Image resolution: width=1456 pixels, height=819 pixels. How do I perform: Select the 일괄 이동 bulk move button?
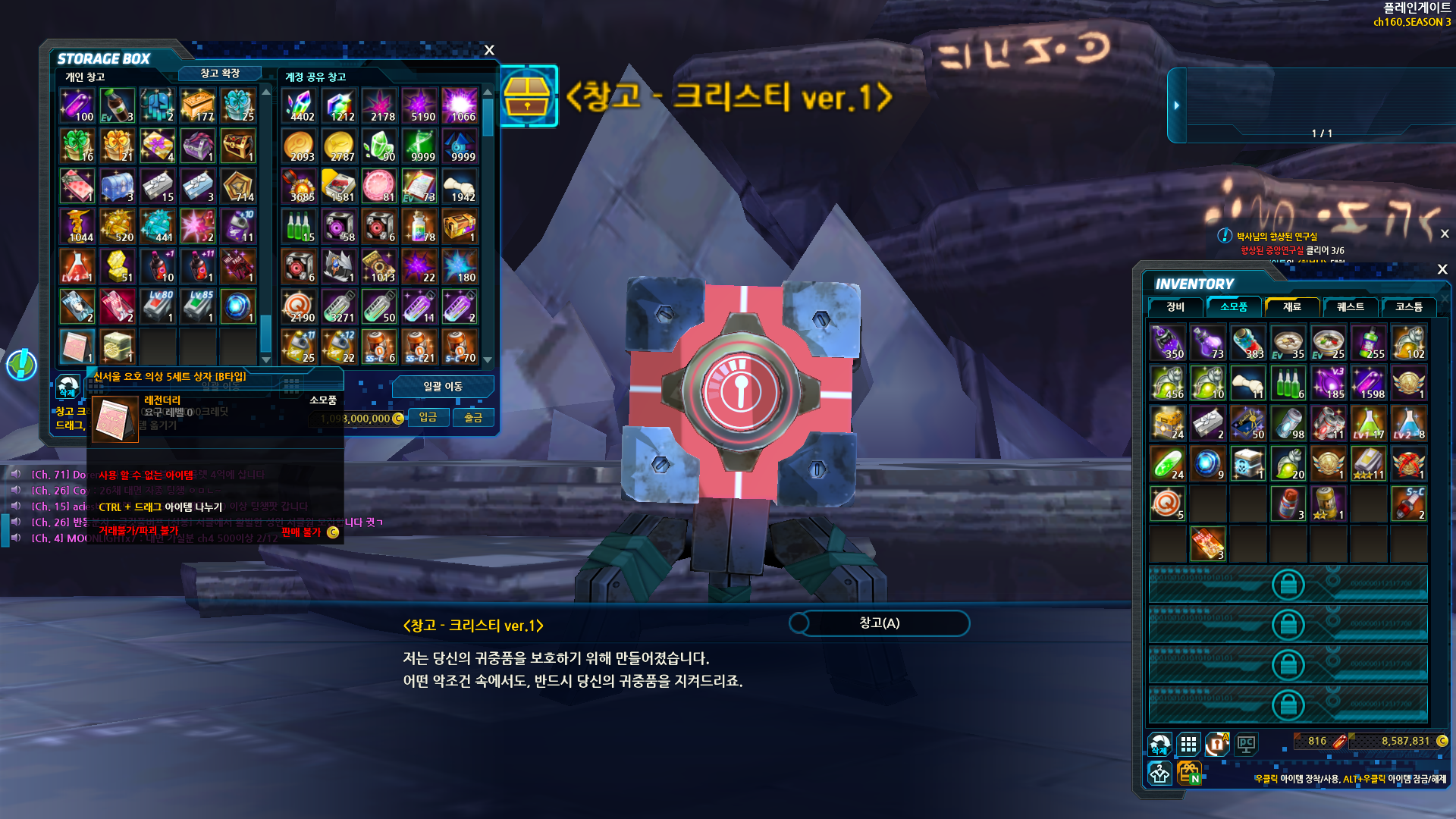443,387
